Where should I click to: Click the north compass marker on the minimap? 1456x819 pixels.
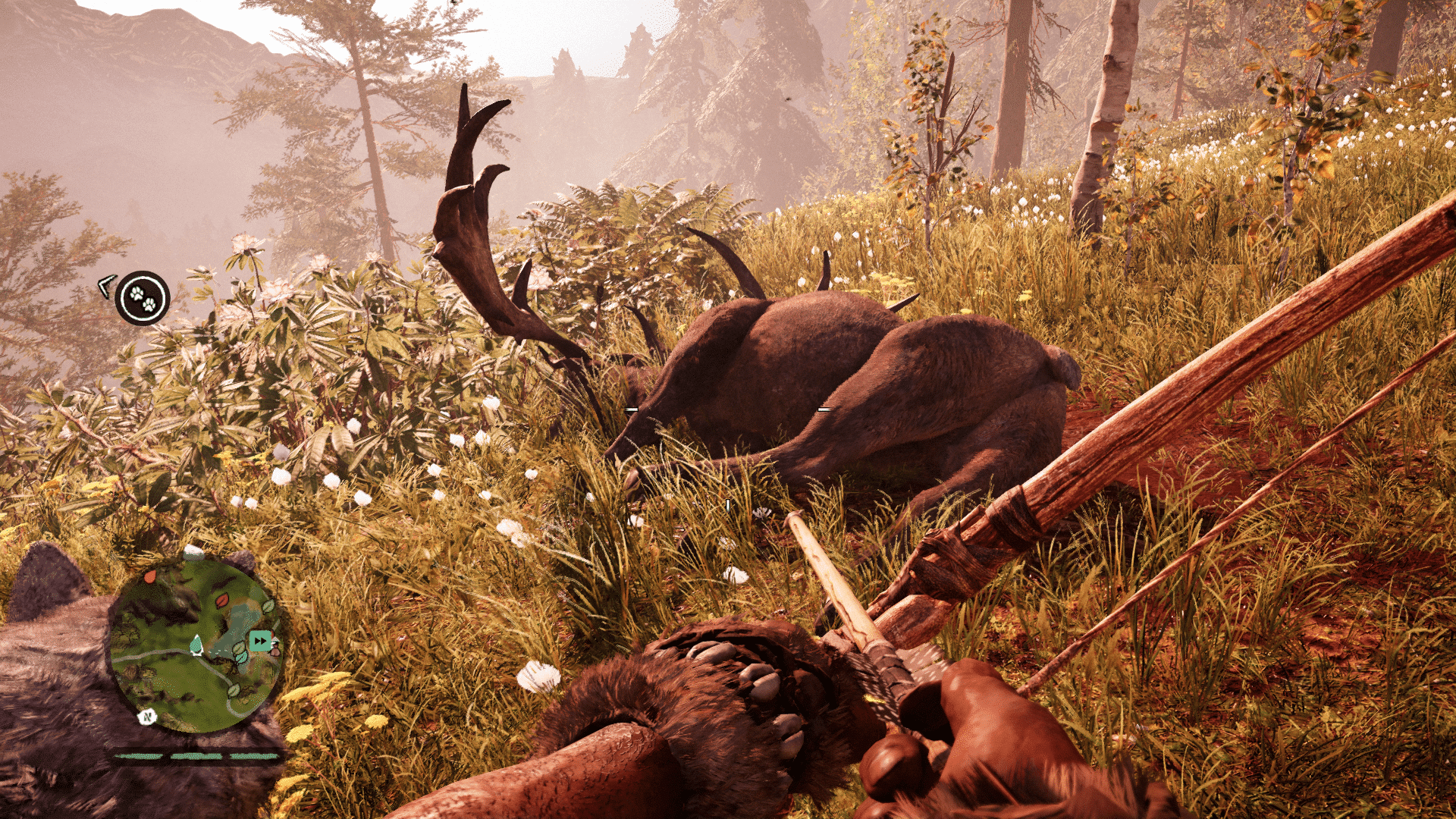147,716
